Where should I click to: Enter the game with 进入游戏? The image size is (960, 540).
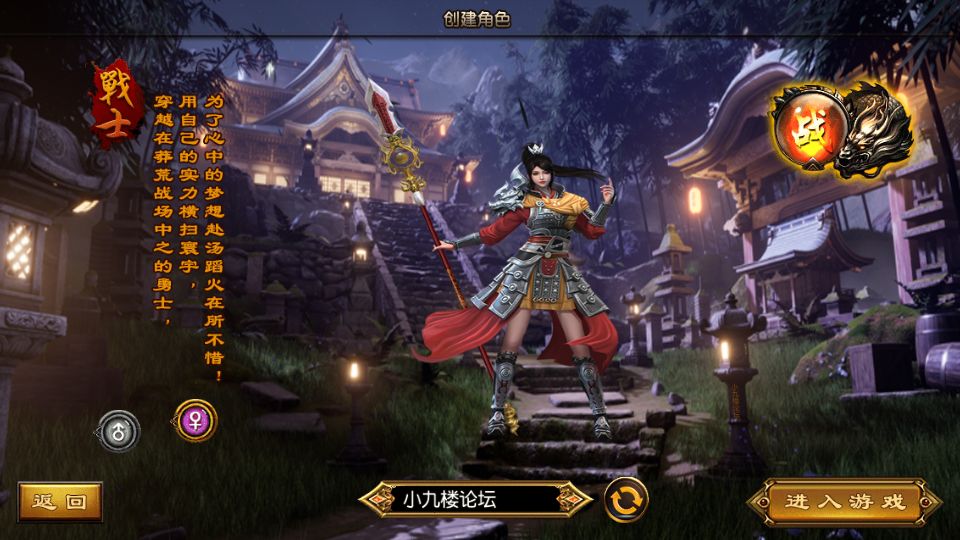[844, 501]
